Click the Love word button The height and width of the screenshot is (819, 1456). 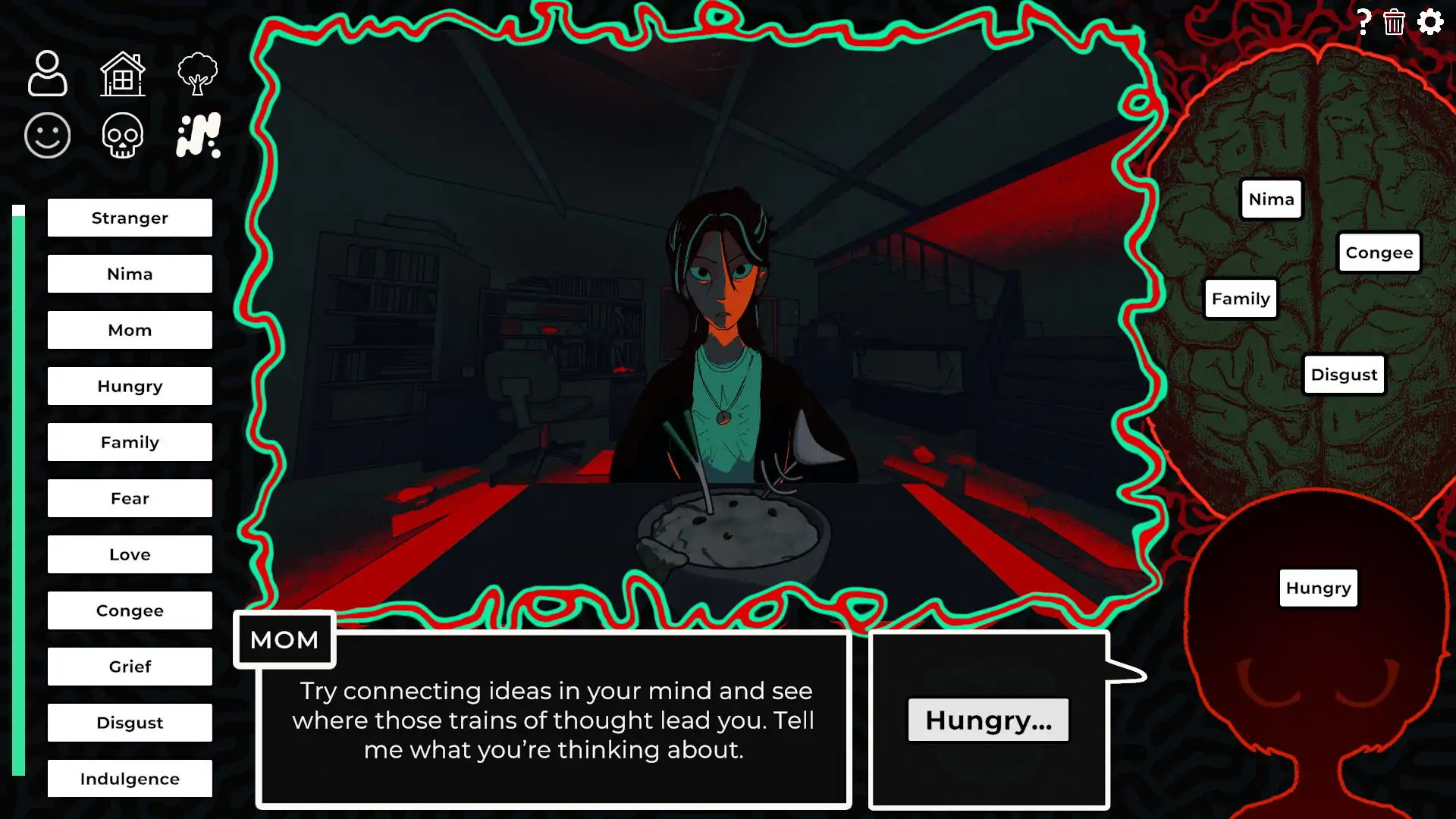130,554
